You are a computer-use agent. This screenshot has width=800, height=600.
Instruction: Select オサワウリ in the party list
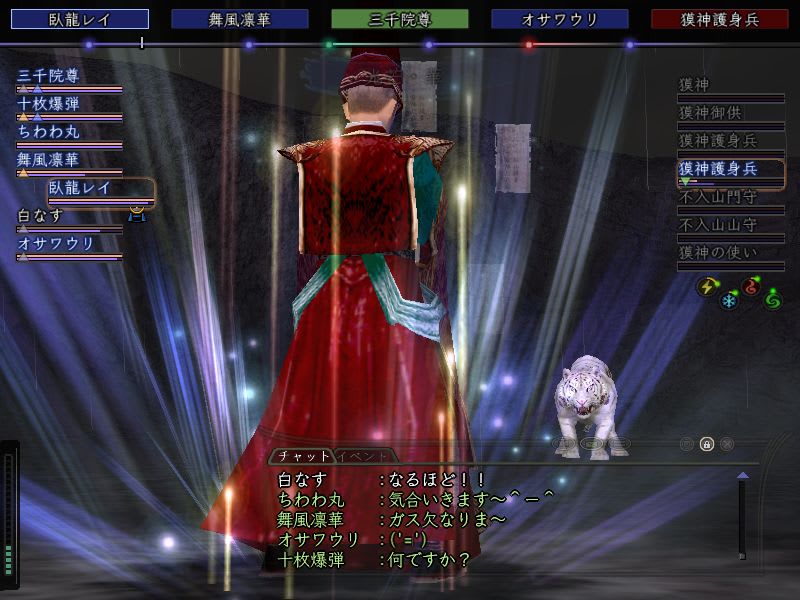click(x=56, y=243)
